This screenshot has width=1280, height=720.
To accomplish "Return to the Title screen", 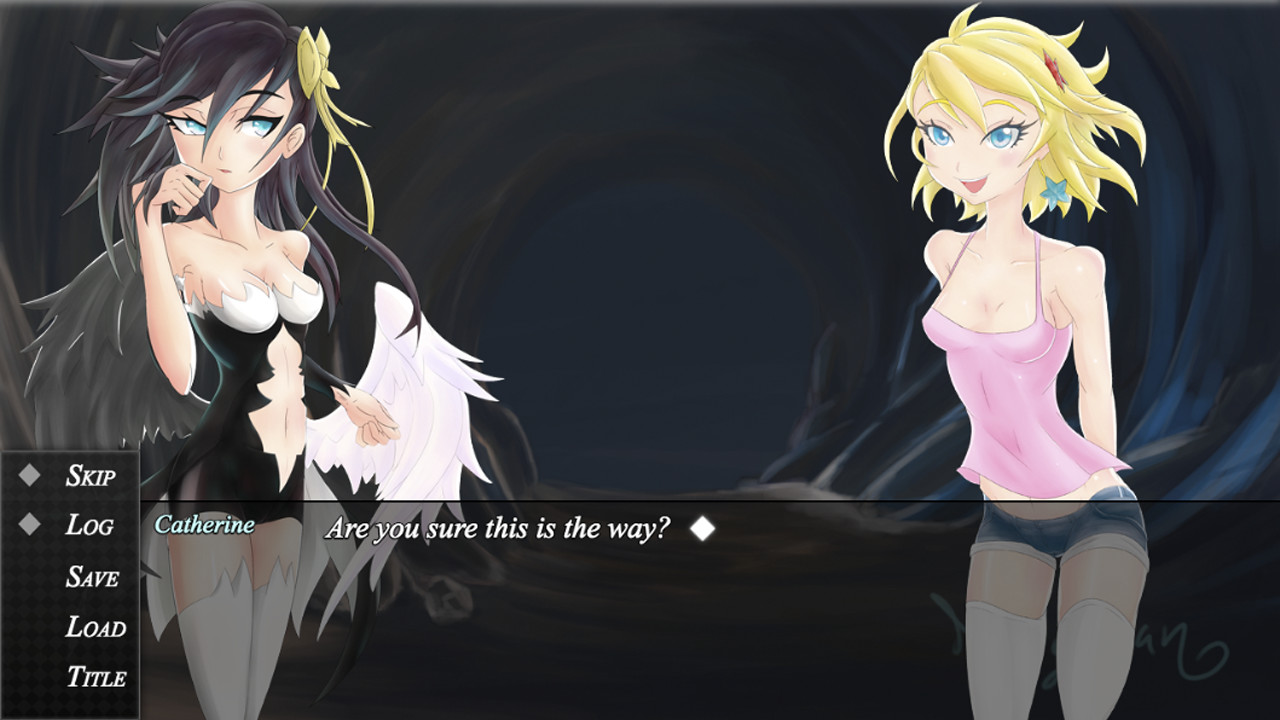I will (x=95, y=678).
